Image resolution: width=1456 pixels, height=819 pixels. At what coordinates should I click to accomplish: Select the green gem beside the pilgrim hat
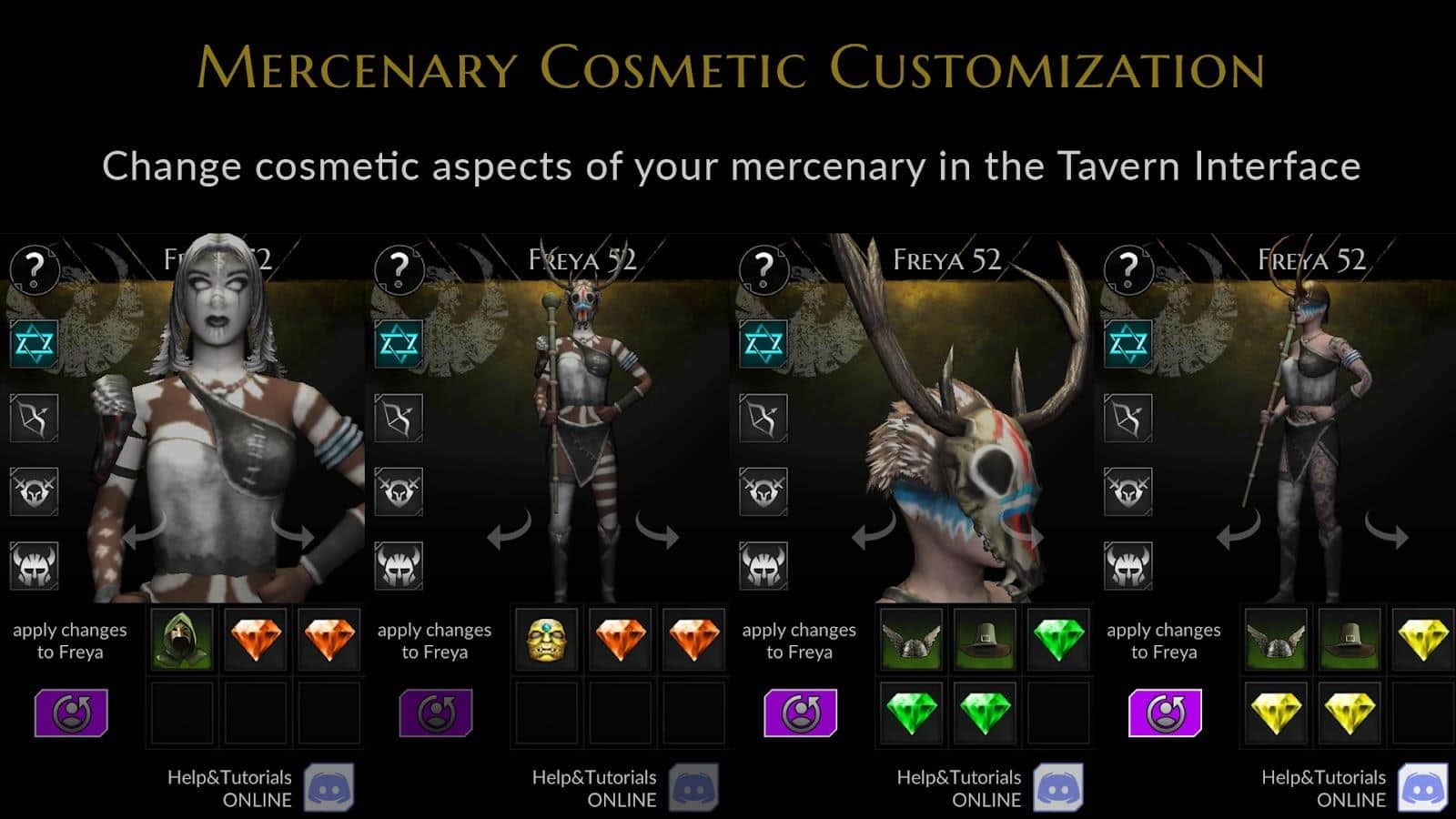click(1059, 640)
